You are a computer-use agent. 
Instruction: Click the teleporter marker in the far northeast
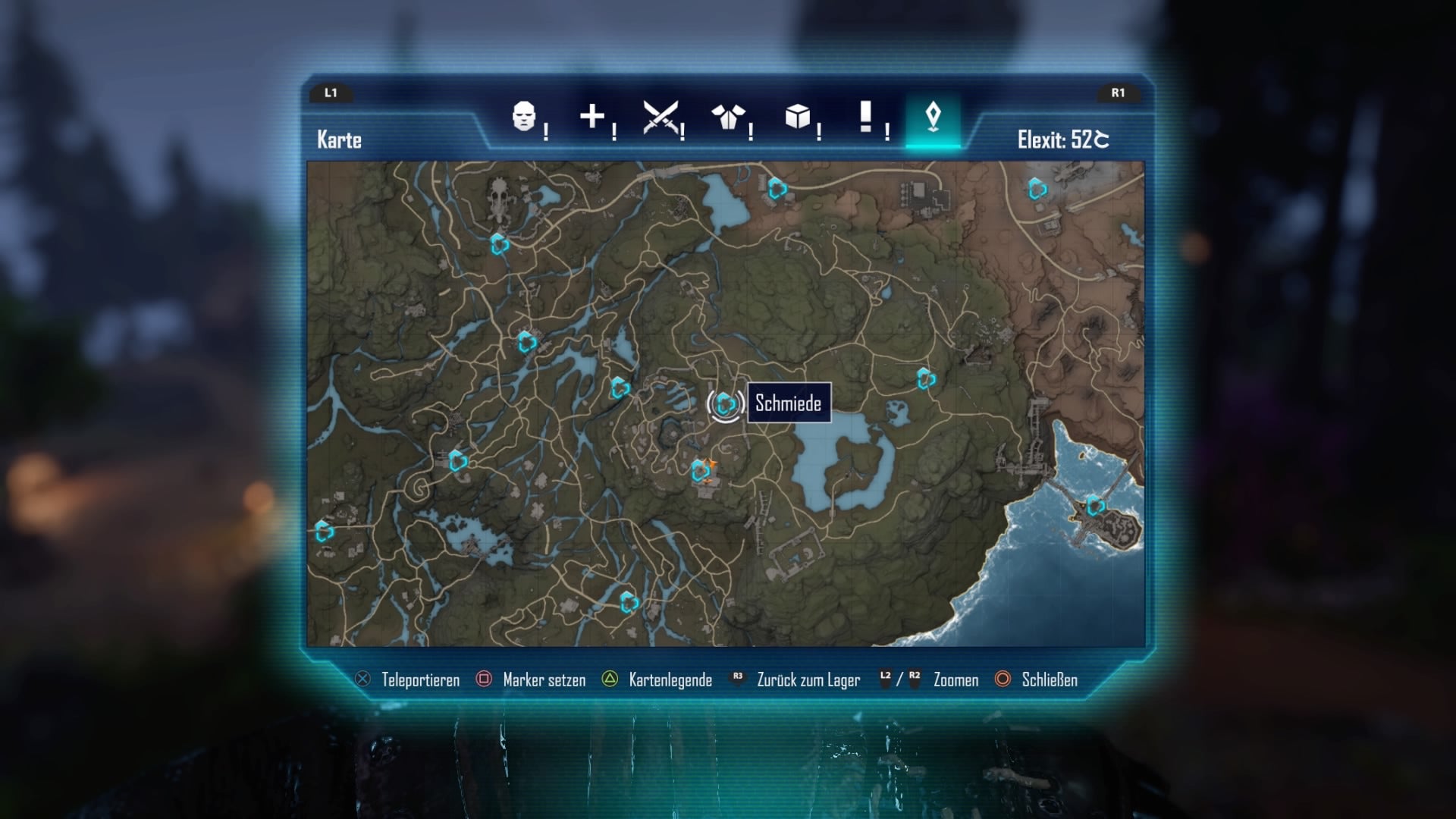coord(1037,189)
